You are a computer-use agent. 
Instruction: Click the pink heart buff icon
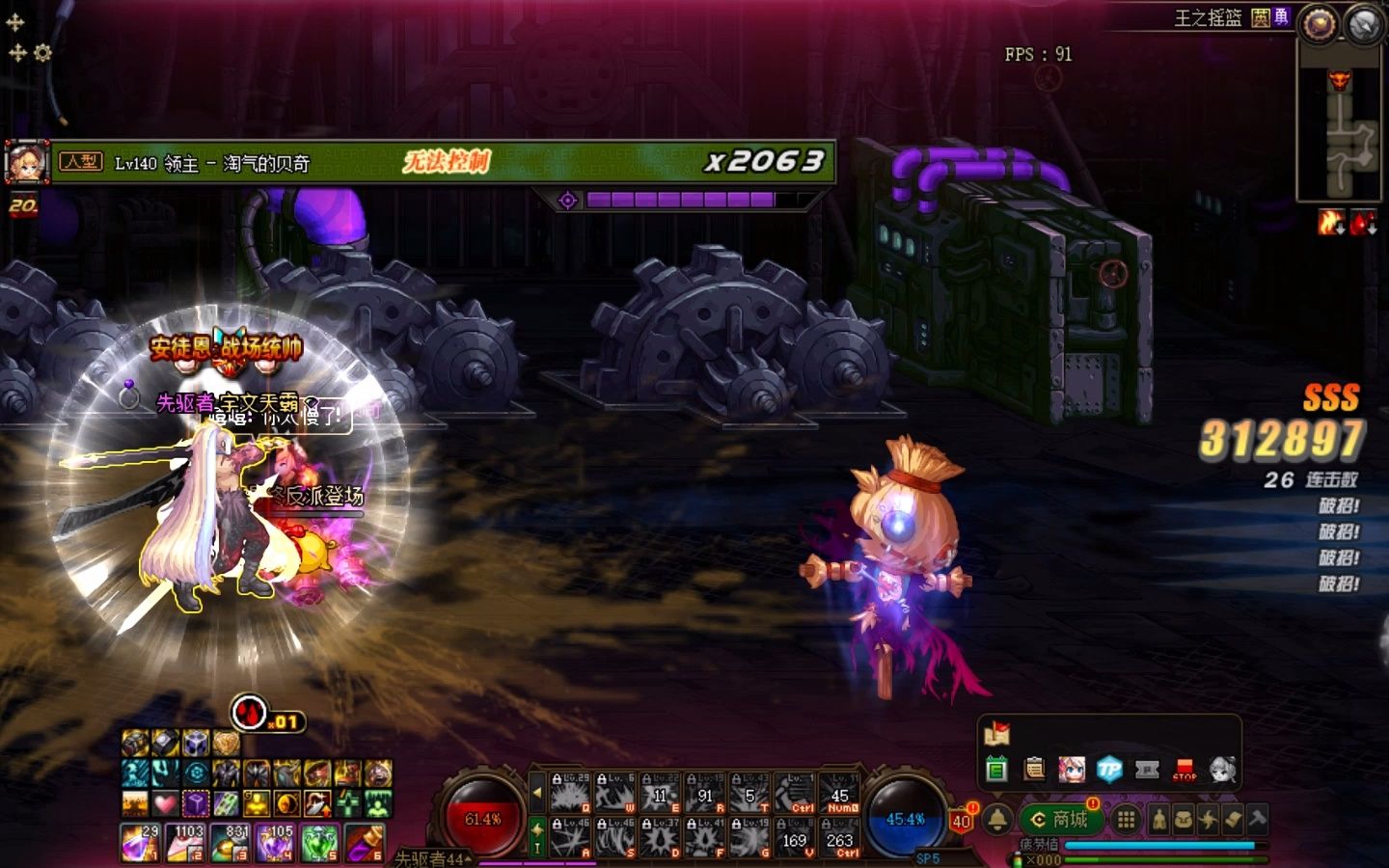tap(165, 802)
